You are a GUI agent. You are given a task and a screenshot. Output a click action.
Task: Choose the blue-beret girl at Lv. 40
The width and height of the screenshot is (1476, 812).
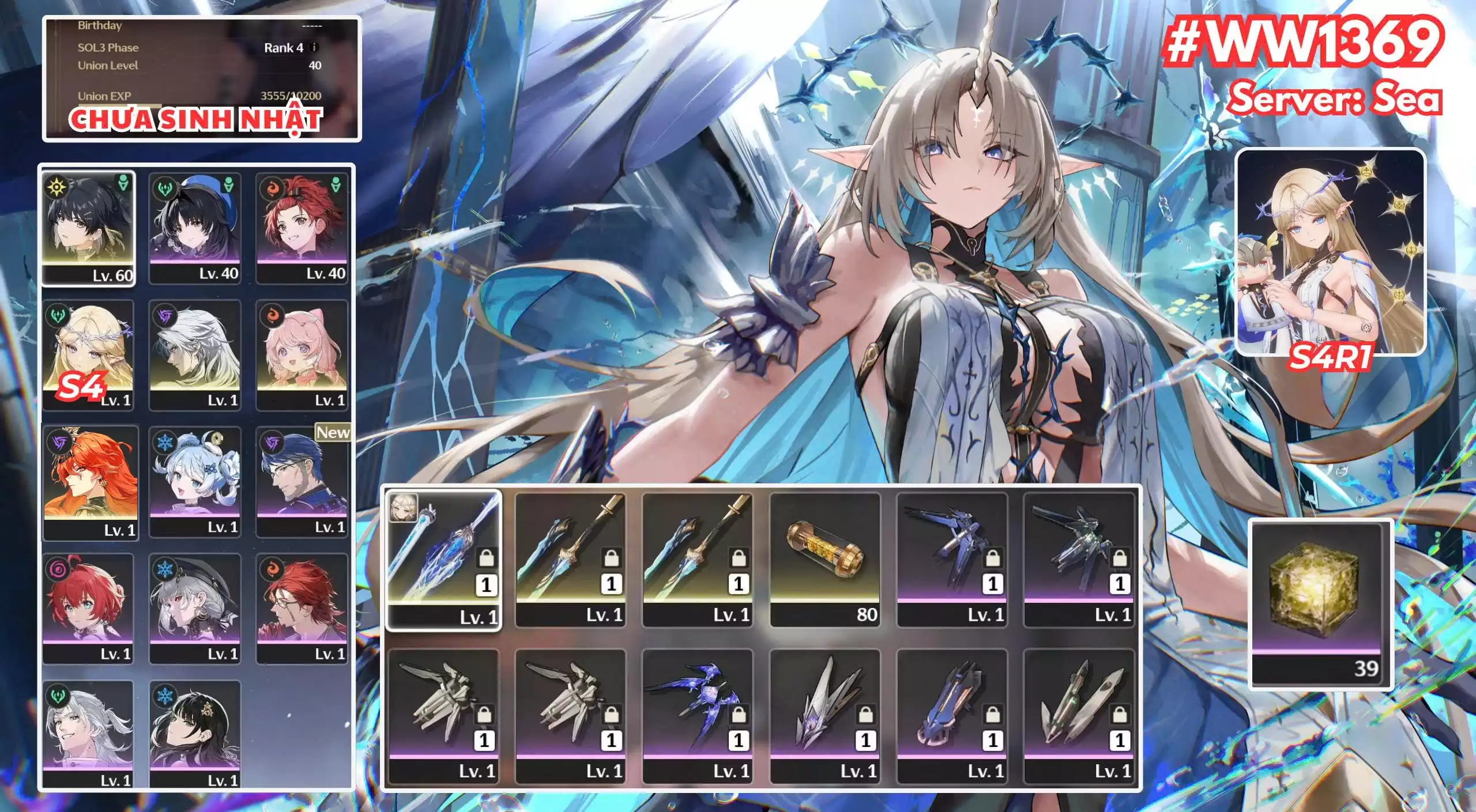[195, 228]
